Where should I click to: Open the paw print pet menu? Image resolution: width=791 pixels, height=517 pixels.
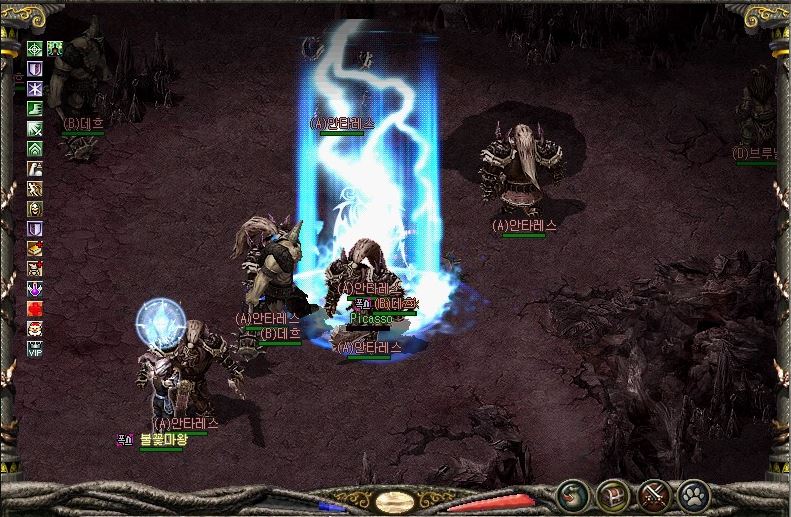(693, 494)
